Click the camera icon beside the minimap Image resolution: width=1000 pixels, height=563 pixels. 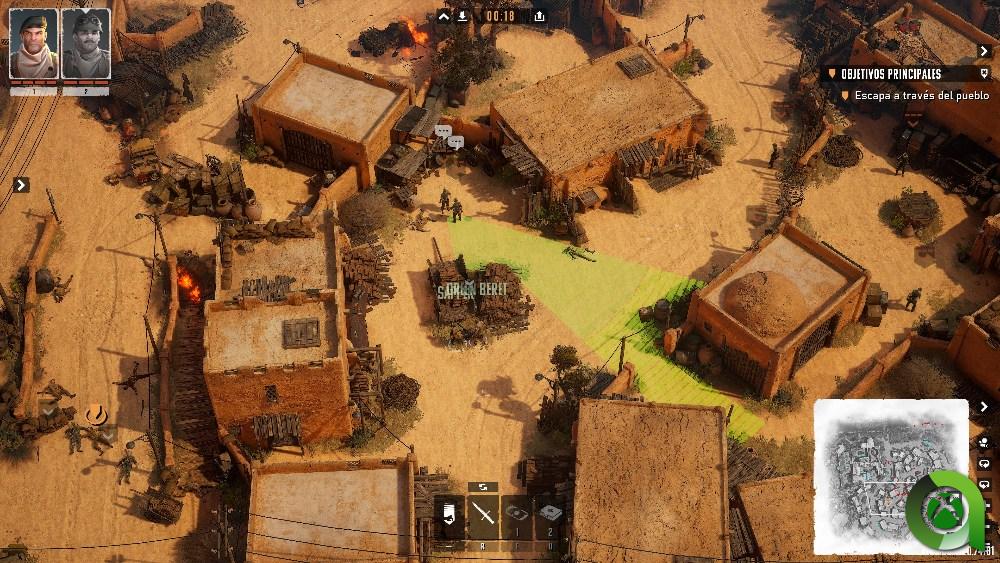click(985, 442)
